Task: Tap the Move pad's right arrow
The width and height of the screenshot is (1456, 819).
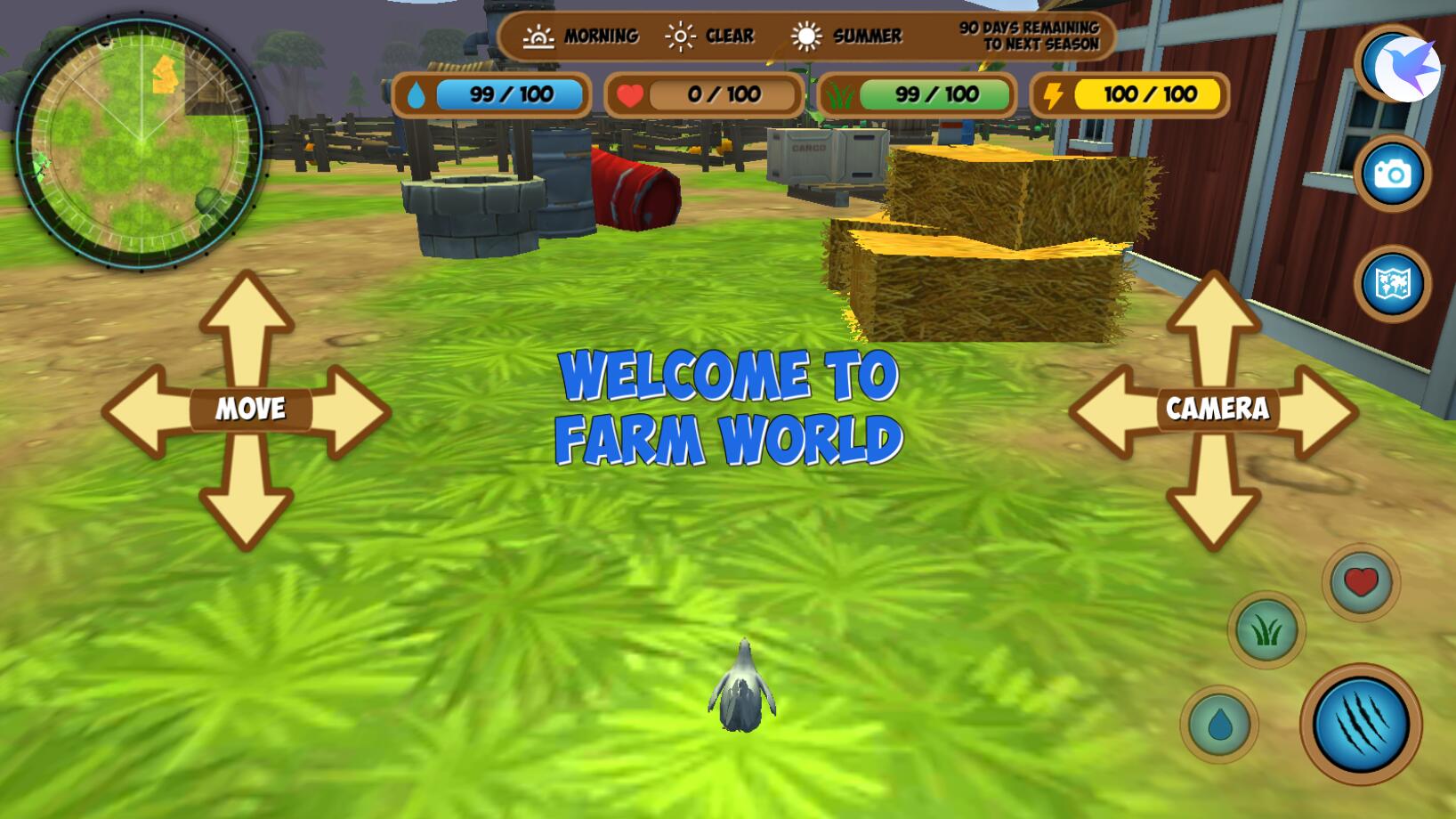Action: (352, 411)
